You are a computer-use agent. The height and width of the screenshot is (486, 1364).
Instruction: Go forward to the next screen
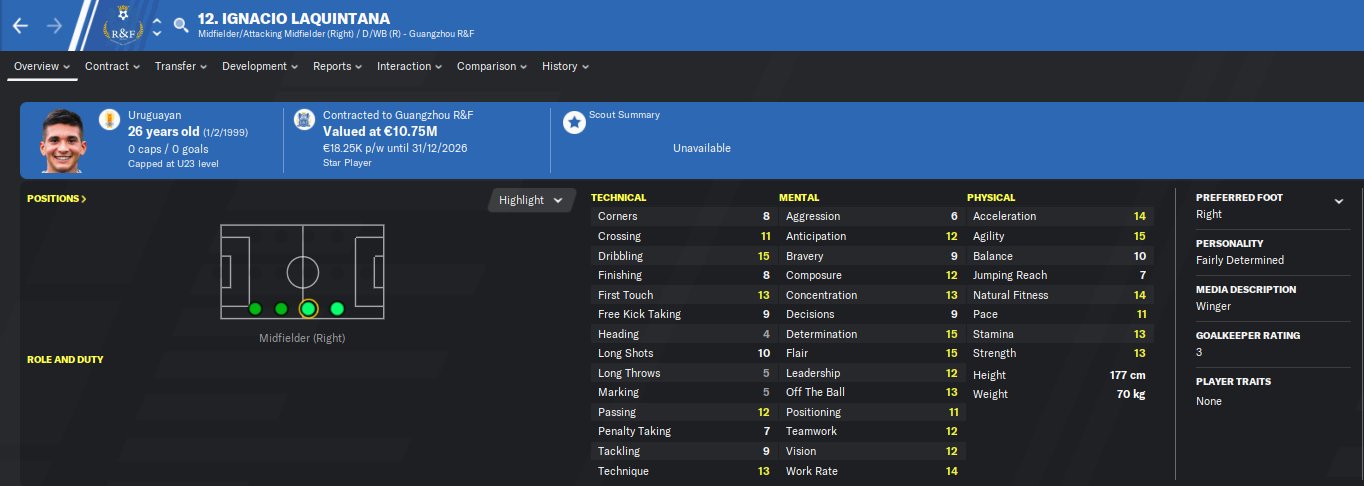[54, 26]
